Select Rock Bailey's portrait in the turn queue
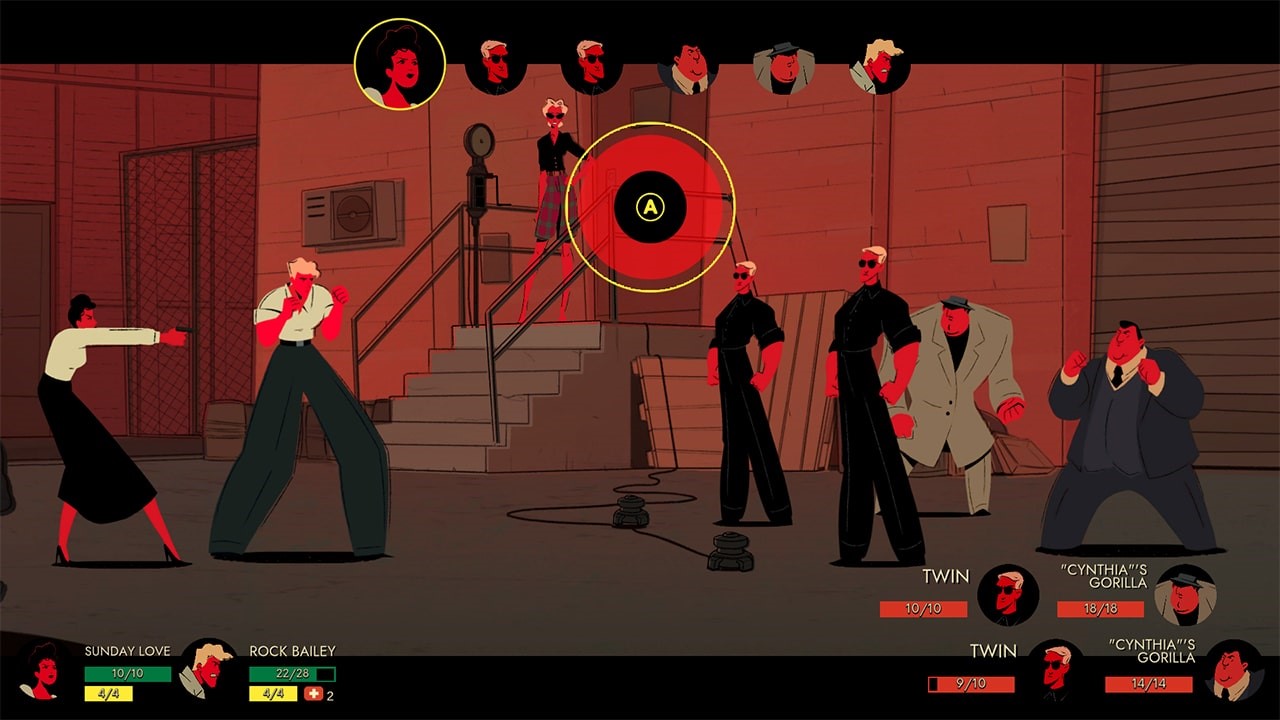 click(x=878, y=65)
